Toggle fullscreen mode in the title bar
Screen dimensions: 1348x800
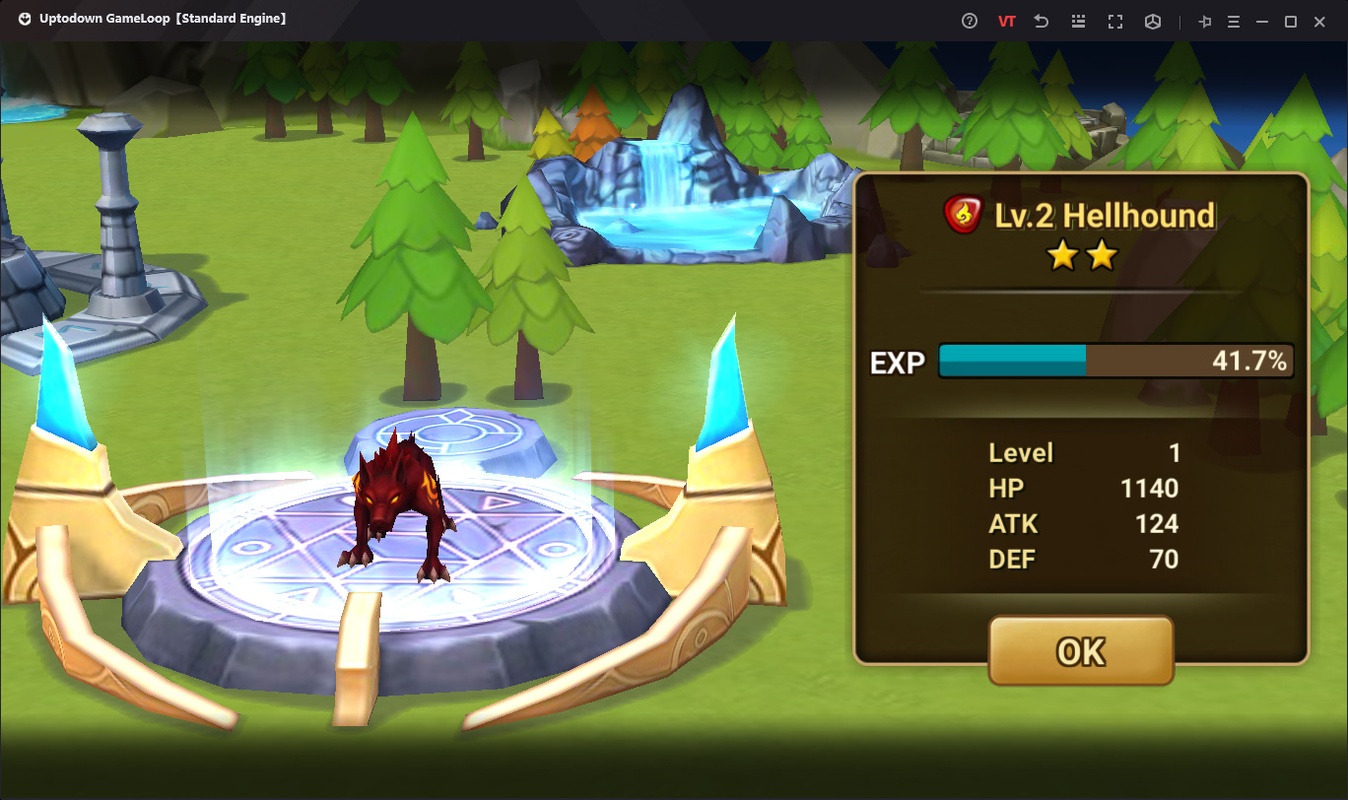pyautogui.click(x=1115, y=21)
